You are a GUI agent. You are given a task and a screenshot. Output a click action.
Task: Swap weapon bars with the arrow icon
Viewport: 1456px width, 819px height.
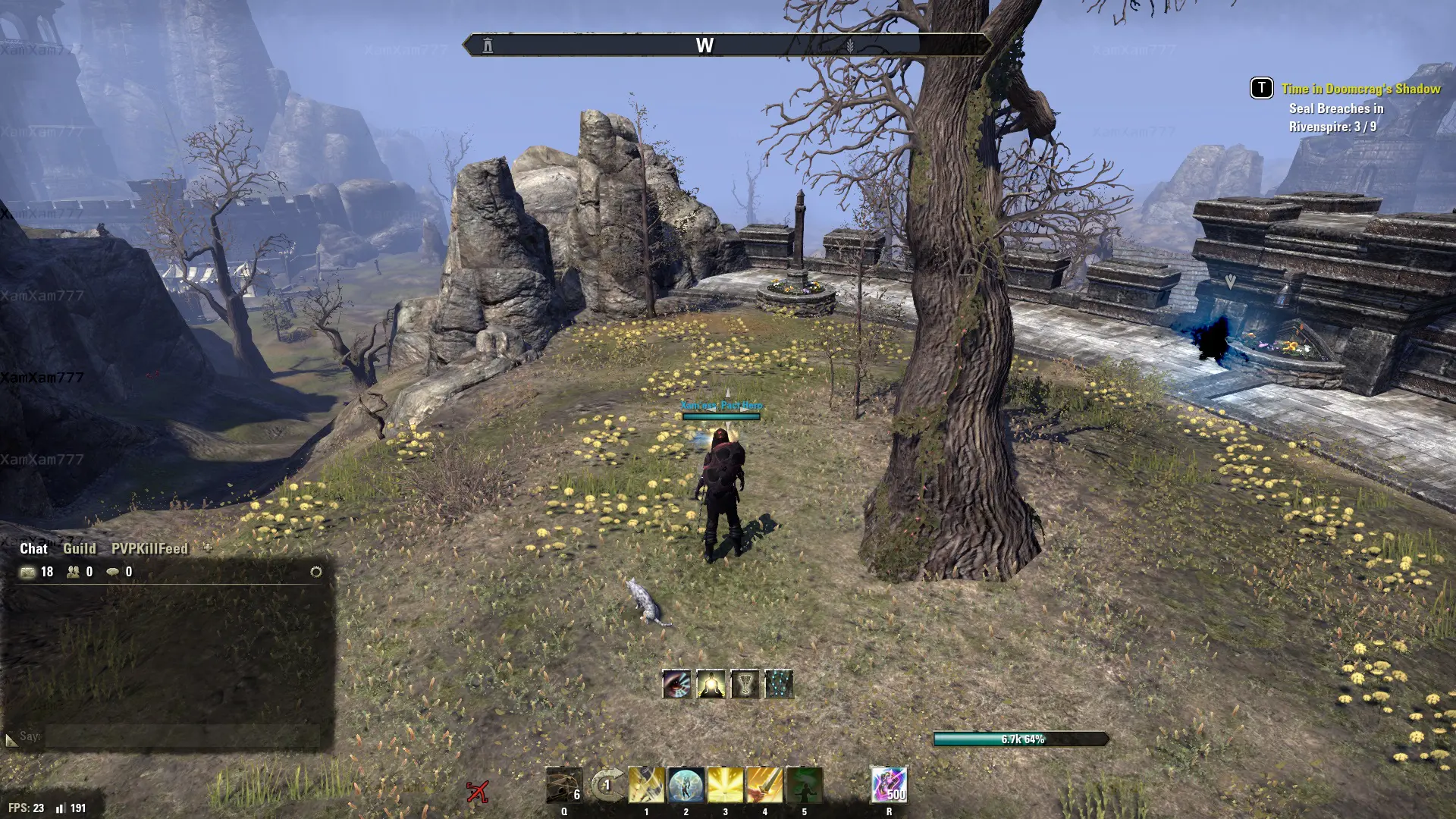607,785
